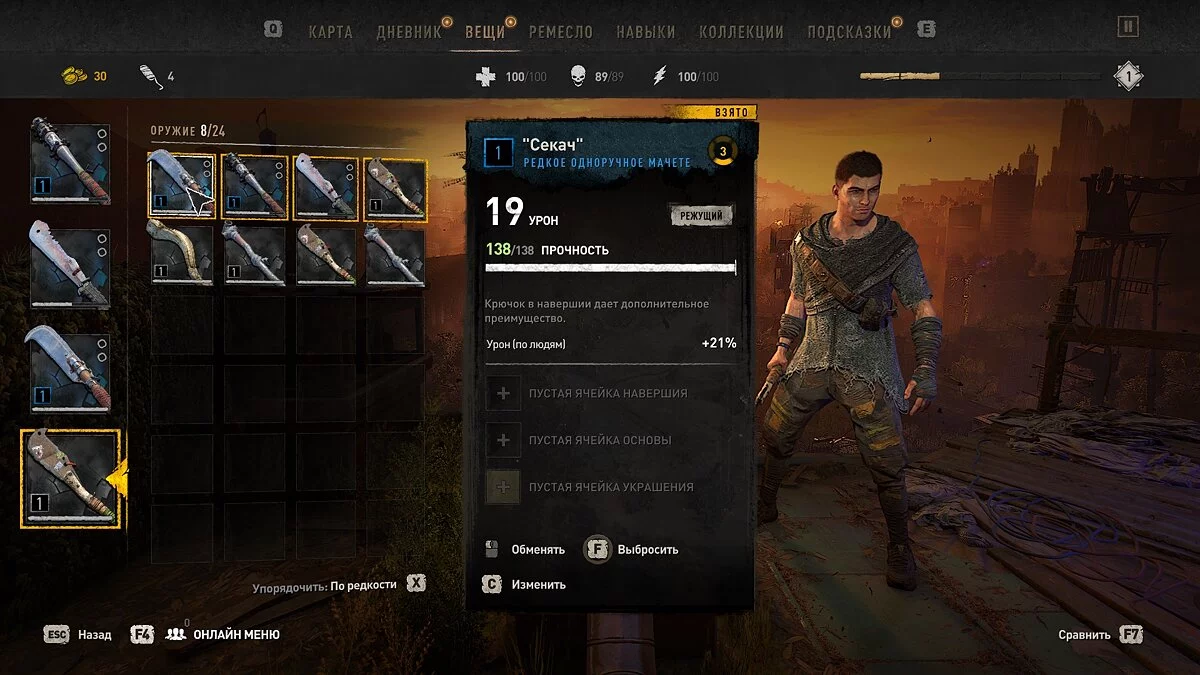Choose the equipped hooked machete slot
Screen dimensions: 1200x675
point(70,372)
